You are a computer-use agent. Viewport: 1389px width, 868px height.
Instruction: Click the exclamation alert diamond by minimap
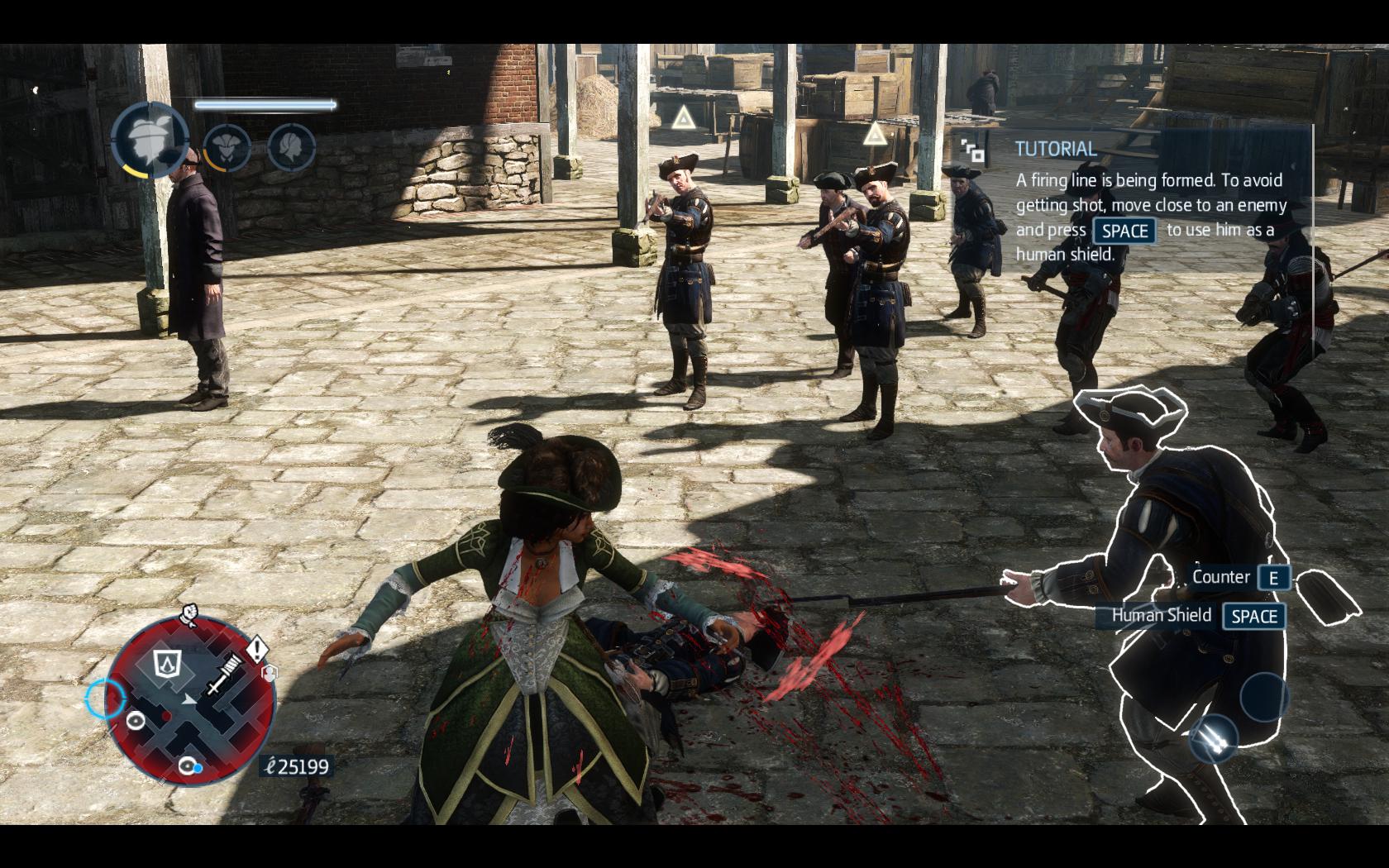coord(257,648)
